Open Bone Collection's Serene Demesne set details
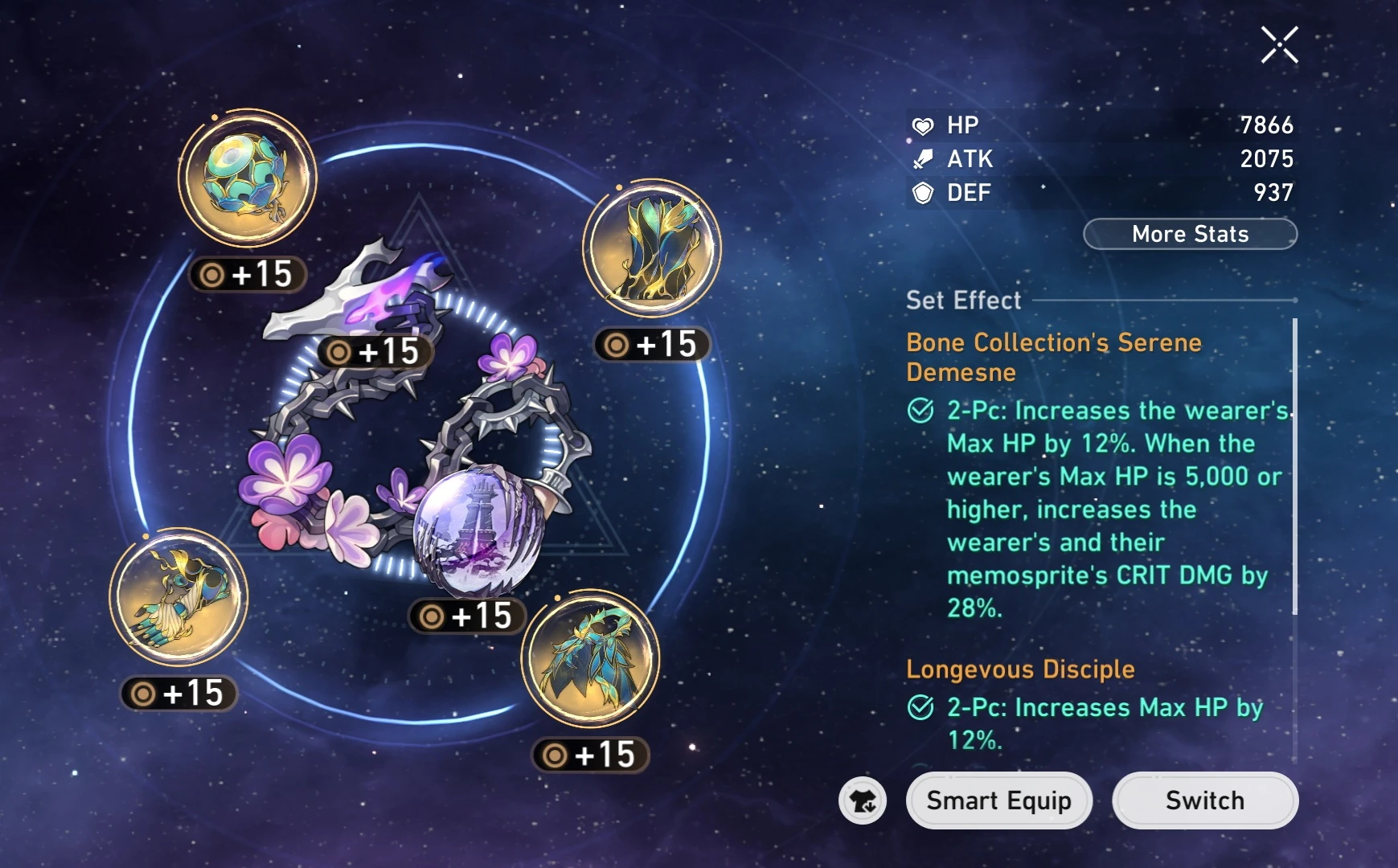 click(1054, 356)
